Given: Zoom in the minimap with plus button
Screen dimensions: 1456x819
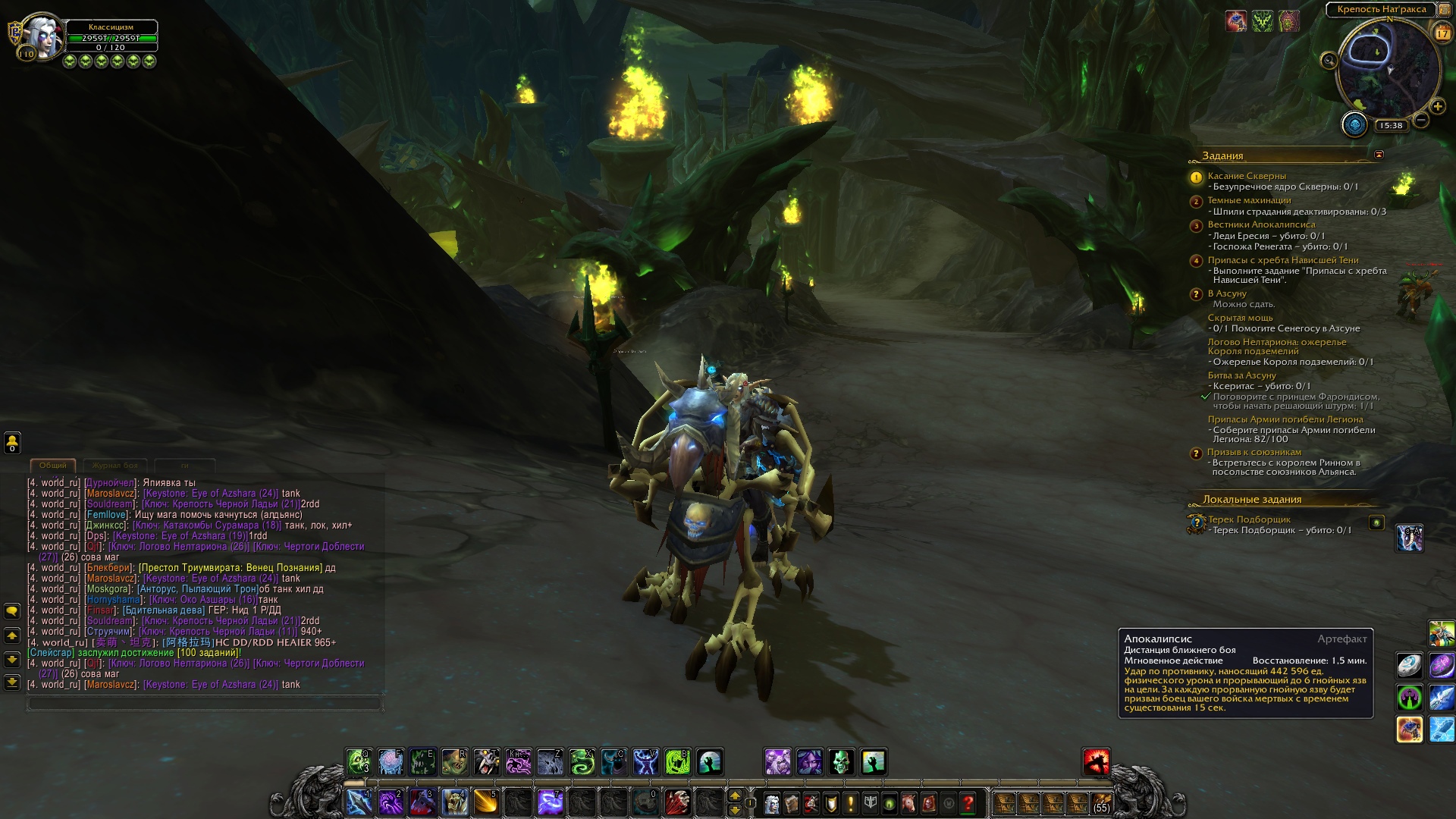Looking at the screenshot, I should click(1437, 107).
